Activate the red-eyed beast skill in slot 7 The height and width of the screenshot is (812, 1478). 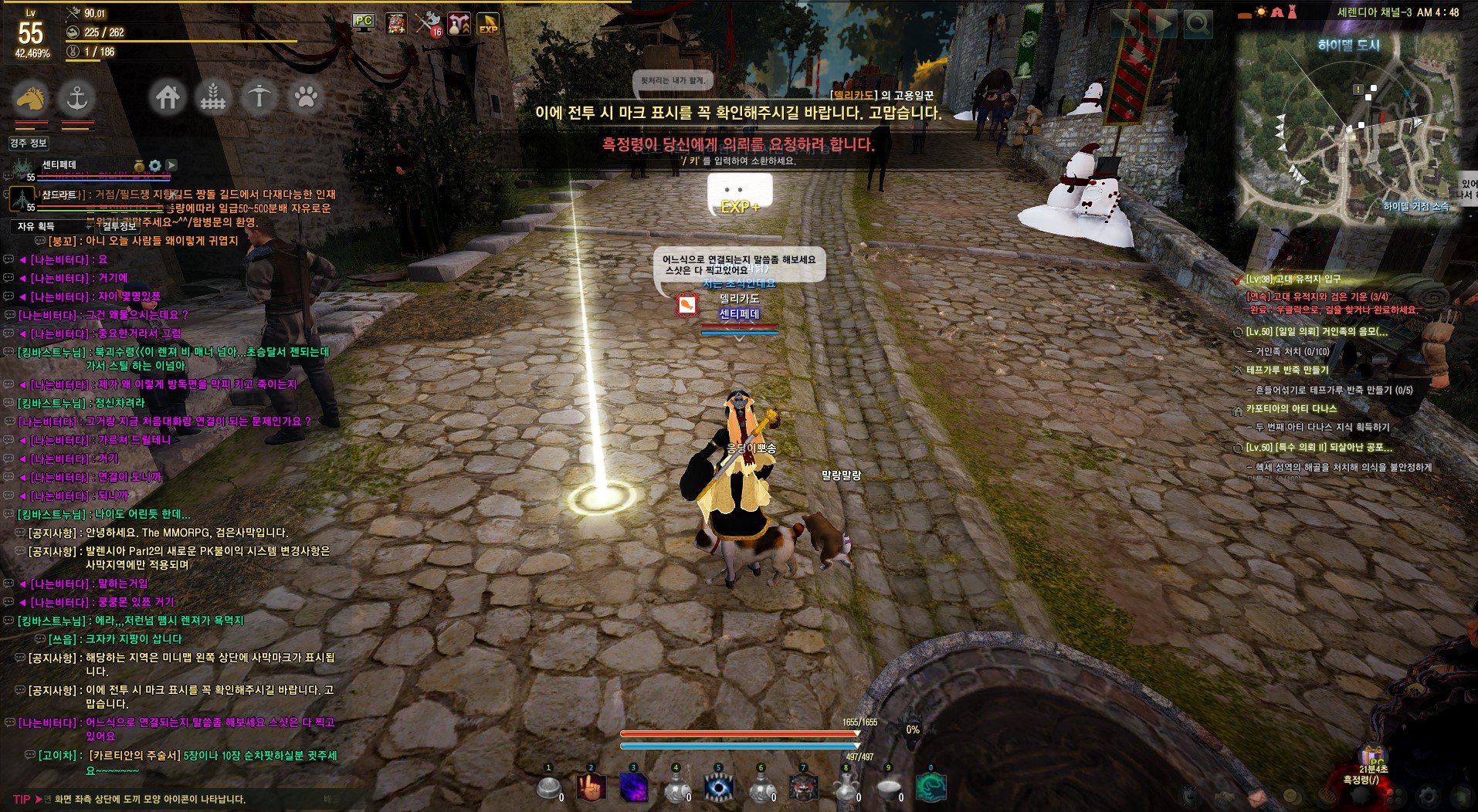[x=803, y=788]
